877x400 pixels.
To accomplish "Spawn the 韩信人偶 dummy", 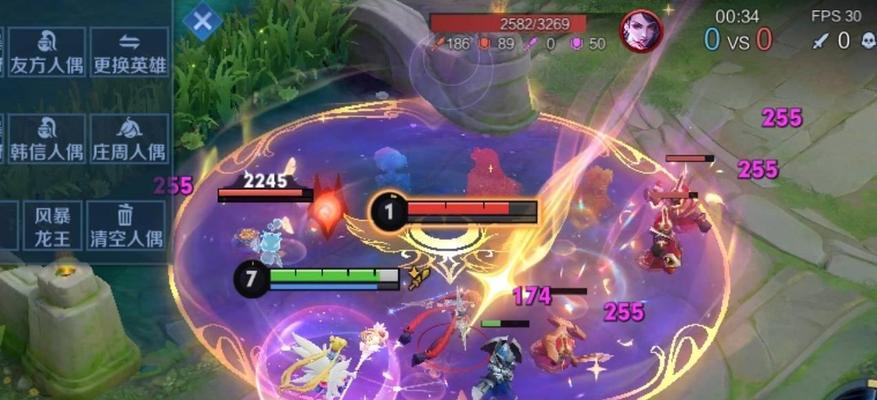I will (x=47, y=139).
